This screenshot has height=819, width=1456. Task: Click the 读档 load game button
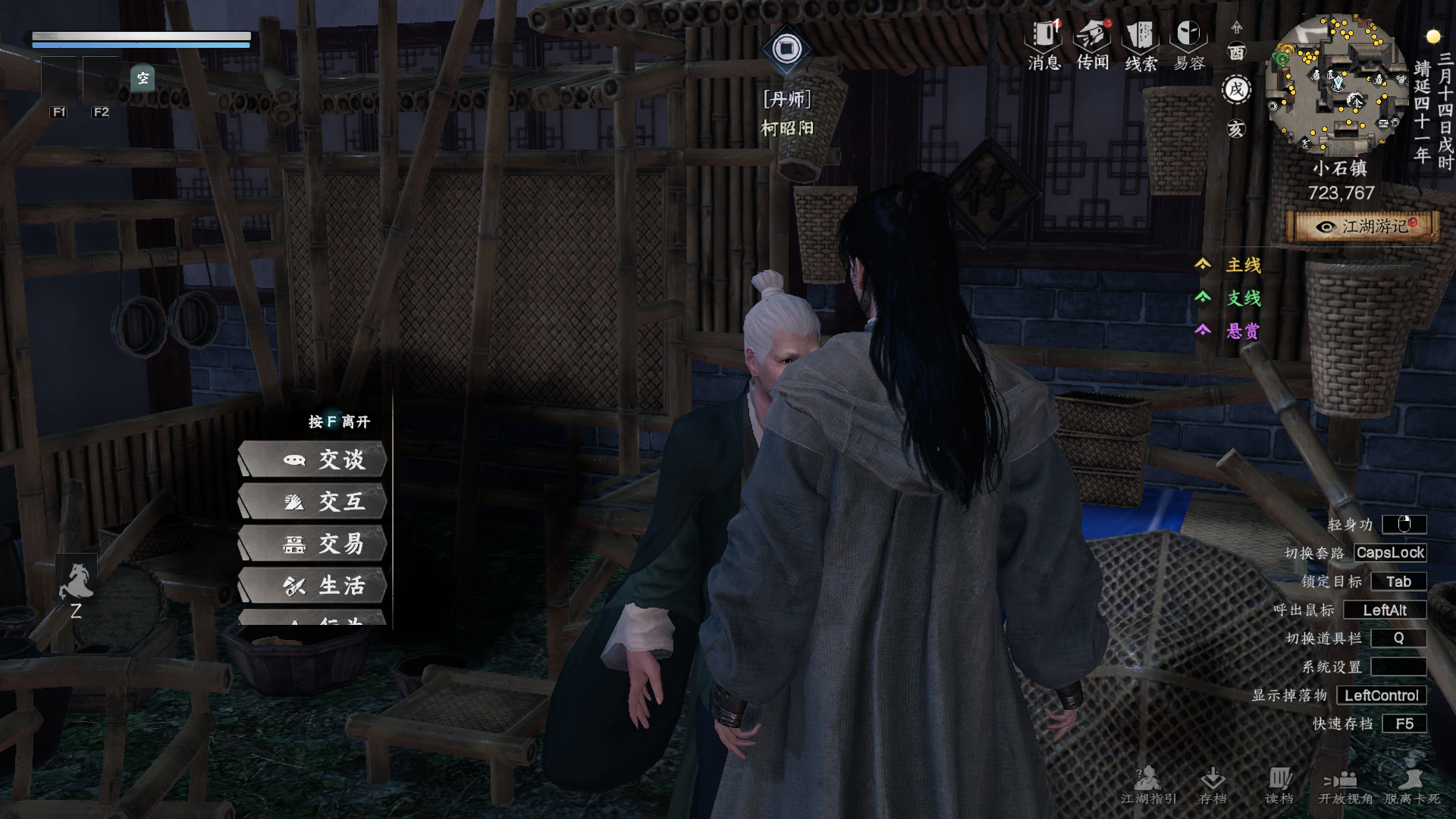pos(1279,786)
